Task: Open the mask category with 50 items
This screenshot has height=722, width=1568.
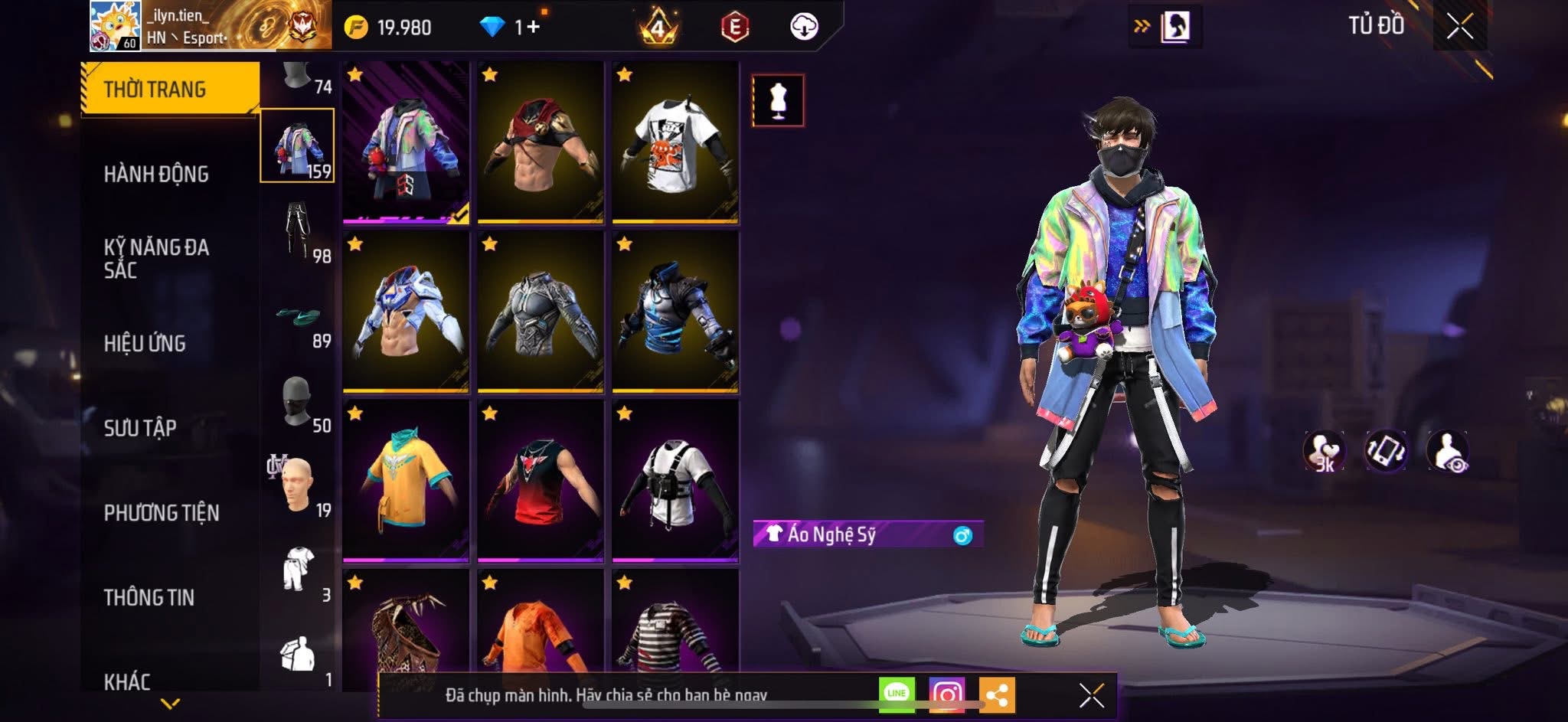Action: [x=299, y=400]
